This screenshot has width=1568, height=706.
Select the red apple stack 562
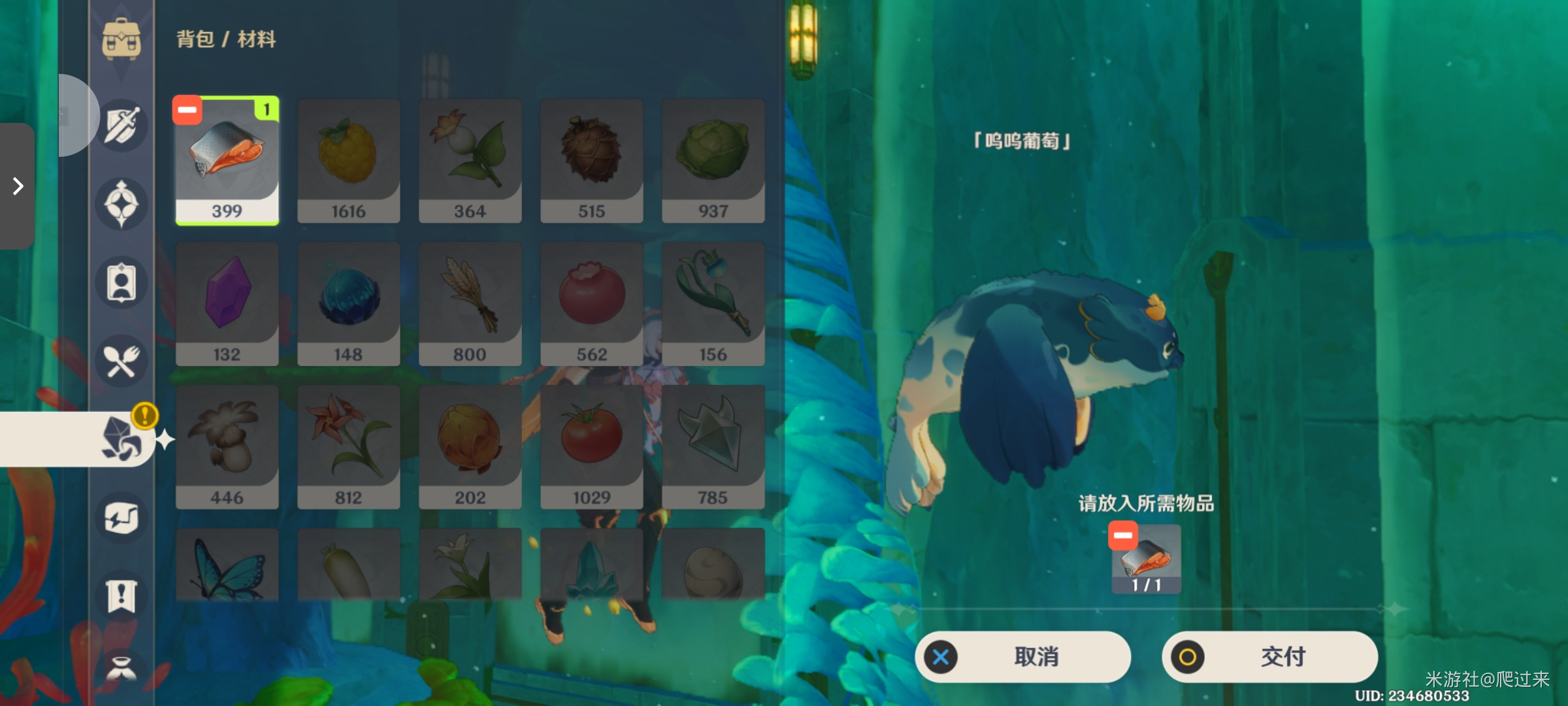[x=591, y=304]
